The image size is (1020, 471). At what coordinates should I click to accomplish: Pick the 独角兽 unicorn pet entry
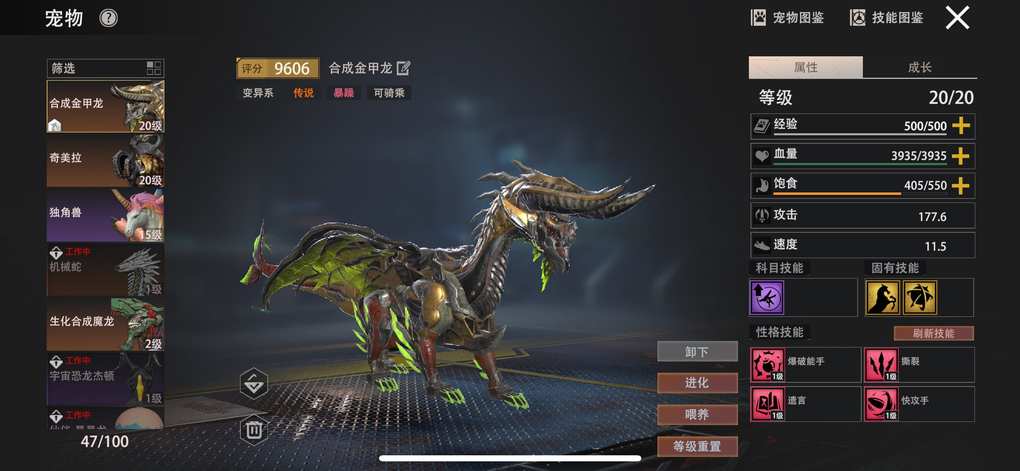pos(105,216)
